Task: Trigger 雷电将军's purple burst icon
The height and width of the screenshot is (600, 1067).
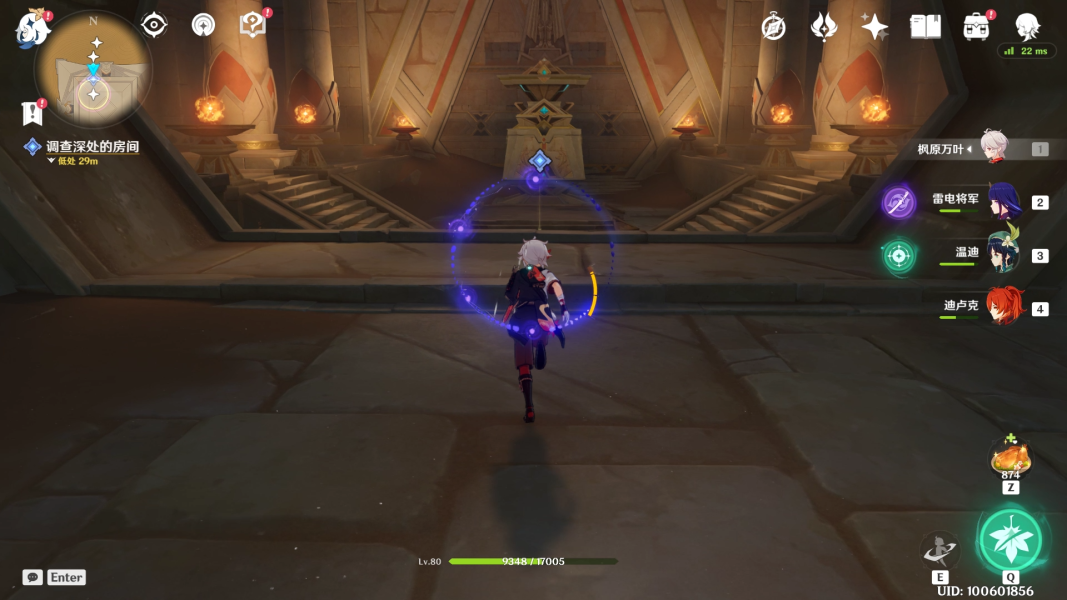Action: point(898,203)
